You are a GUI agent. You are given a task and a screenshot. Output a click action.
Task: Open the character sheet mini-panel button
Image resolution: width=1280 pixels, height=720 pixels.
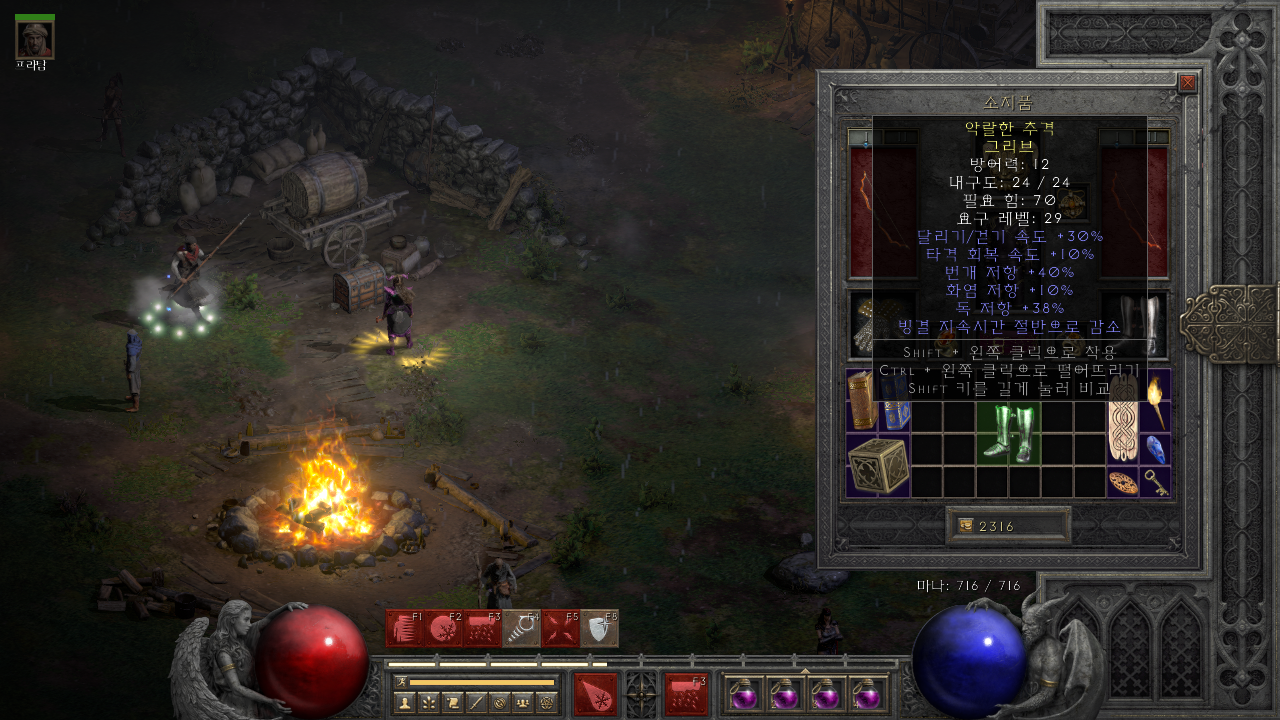[405, 702]
